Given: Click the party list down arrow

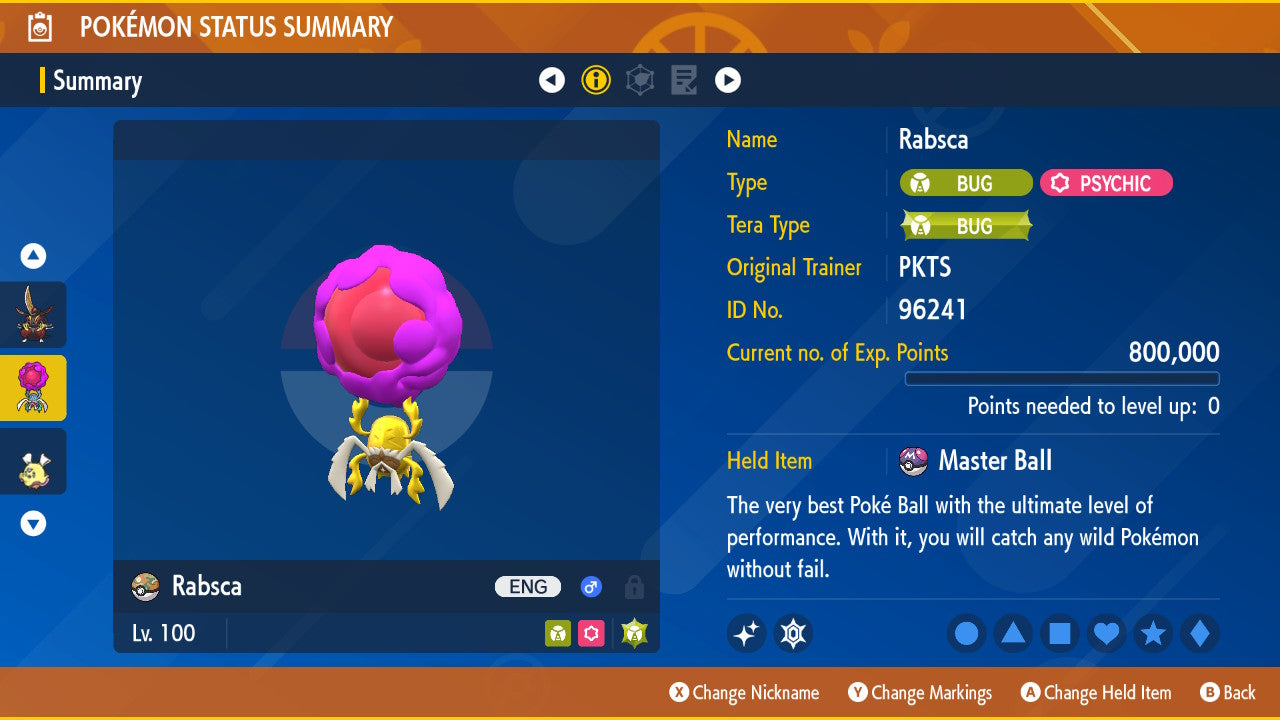Looking at the screenshot, I should [x=33, y=523].
